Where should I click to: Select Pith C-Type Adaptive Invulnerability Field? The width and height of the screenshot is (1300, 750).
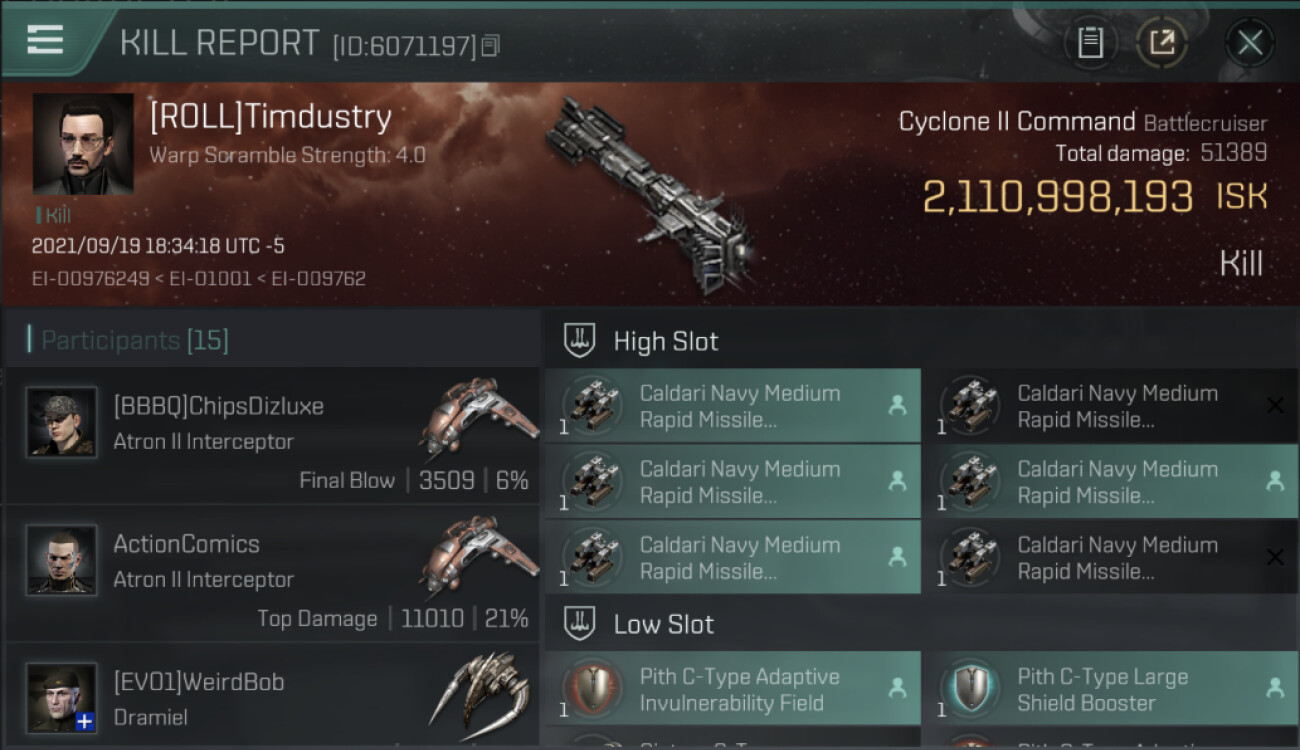point(732,689)
